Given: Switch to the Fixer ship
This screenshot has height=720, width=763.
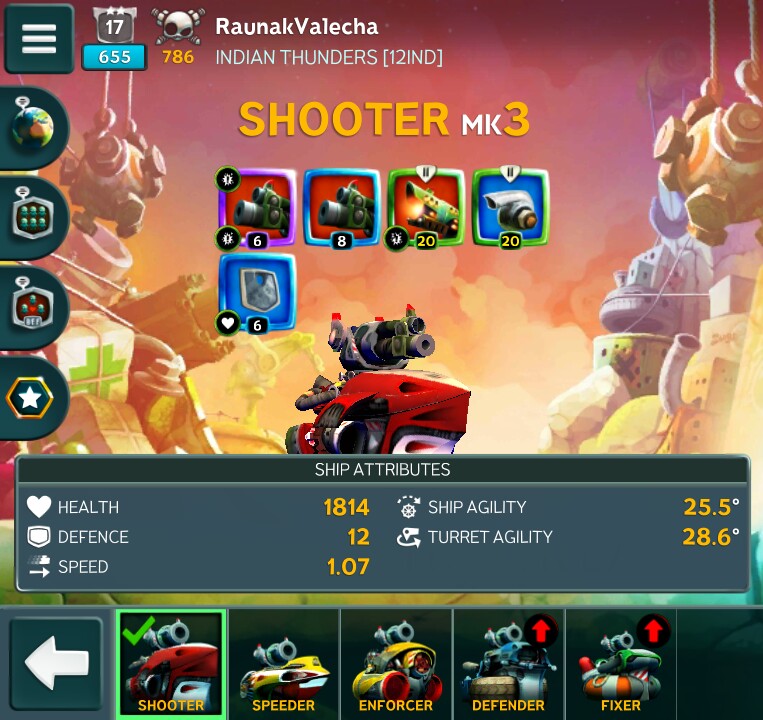Looking at the screenshot, I should [x=620, y=665].
